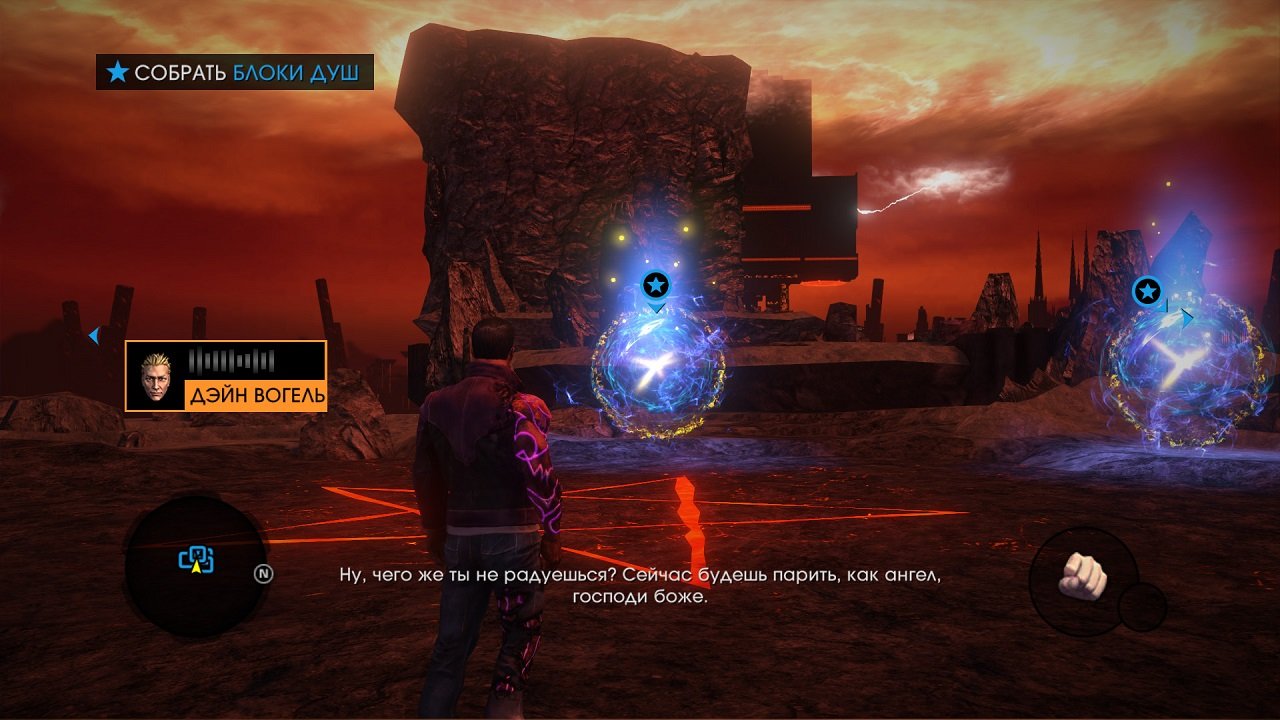
Task: Click the star marker above the right soul cluster
Action: click(1146, 291)
